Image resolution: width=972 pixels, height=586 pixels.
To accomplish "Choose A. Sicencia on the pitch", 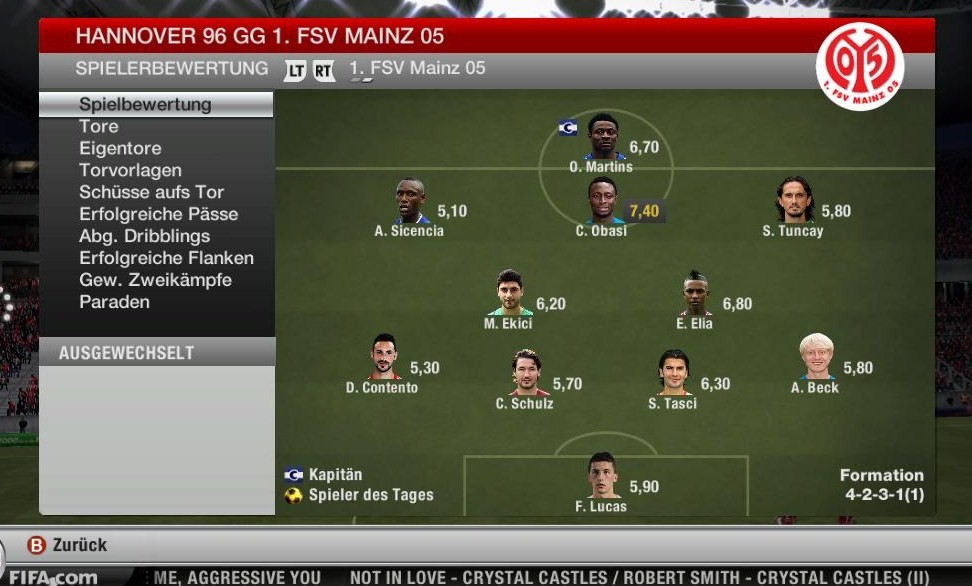I will tap(410, 201).
